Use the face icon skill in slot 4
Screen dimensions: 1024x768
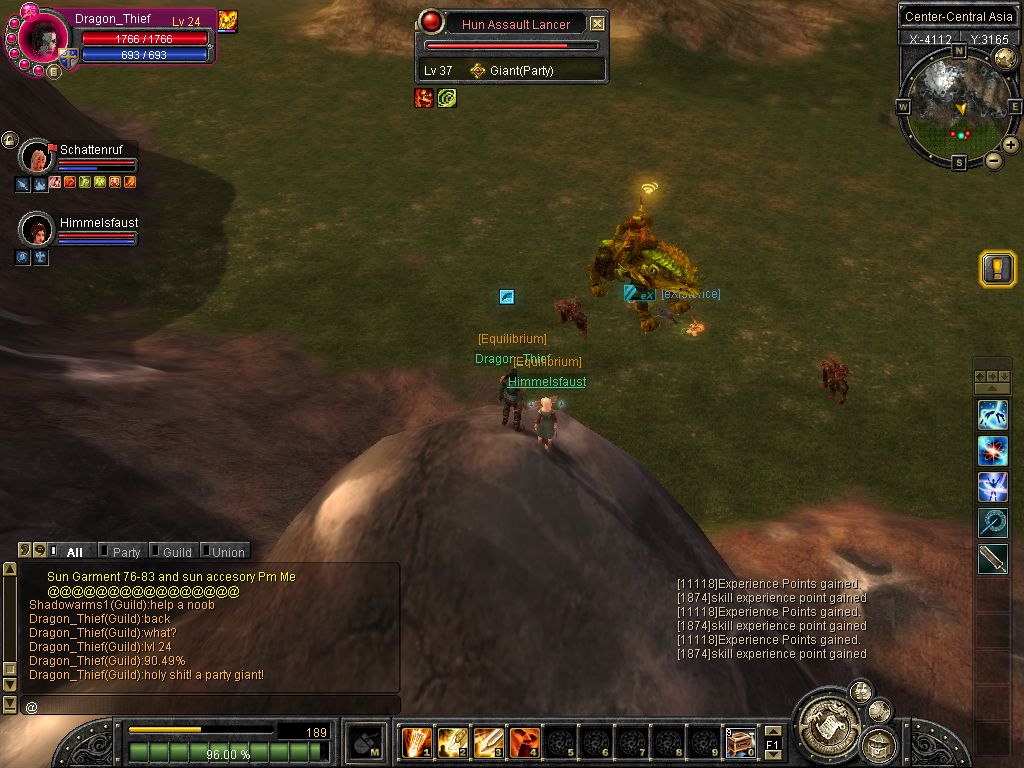pyautogui.click(x=523, y=742)
